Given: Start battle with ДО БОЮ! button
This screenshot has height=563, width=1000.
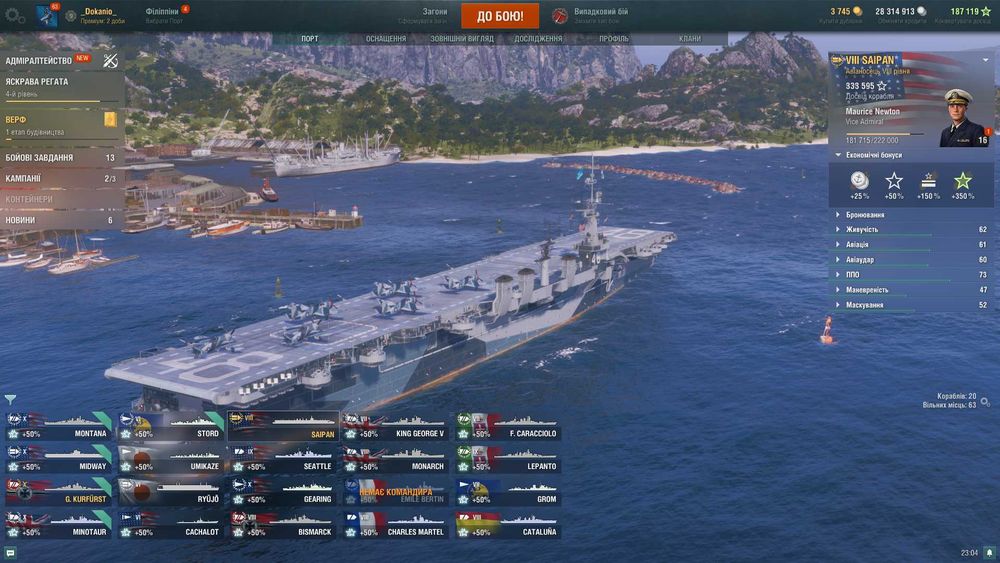Looking at the screenshot, I should [500, 16].
